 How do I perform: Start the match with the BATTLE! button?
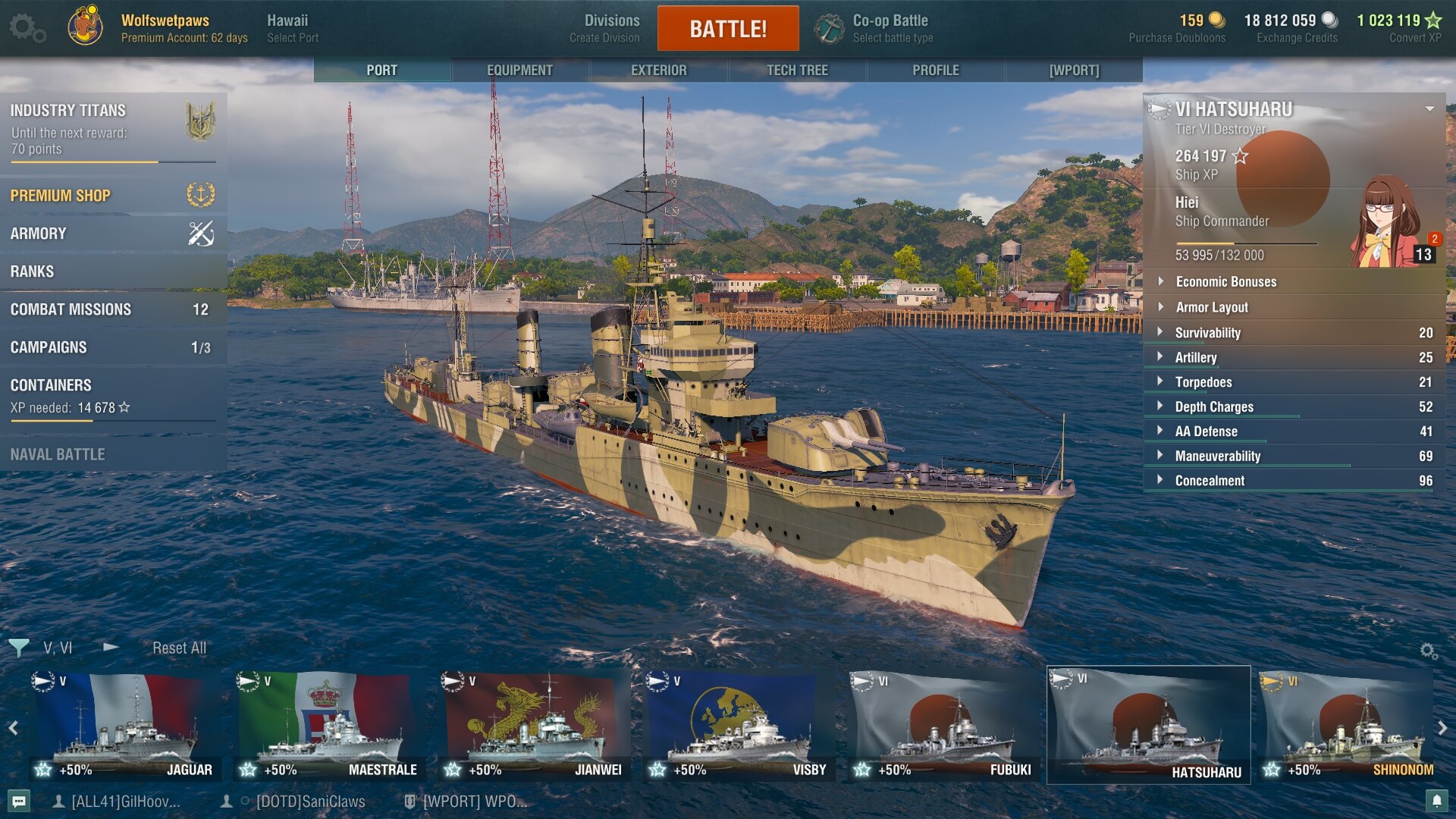(727, 29)
